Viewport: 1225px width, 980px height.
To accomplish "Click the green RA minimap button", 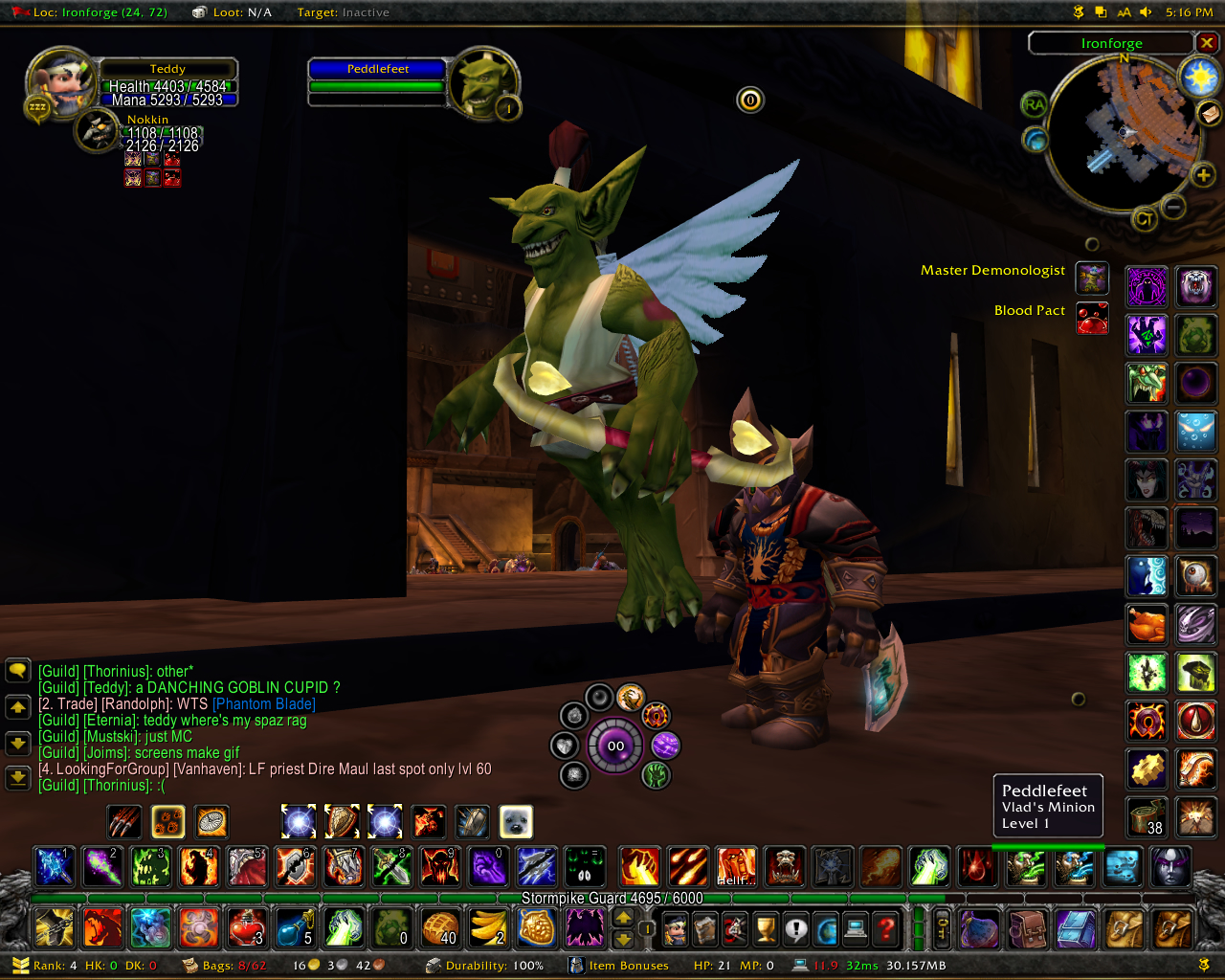I will (x=1034, y=104).
